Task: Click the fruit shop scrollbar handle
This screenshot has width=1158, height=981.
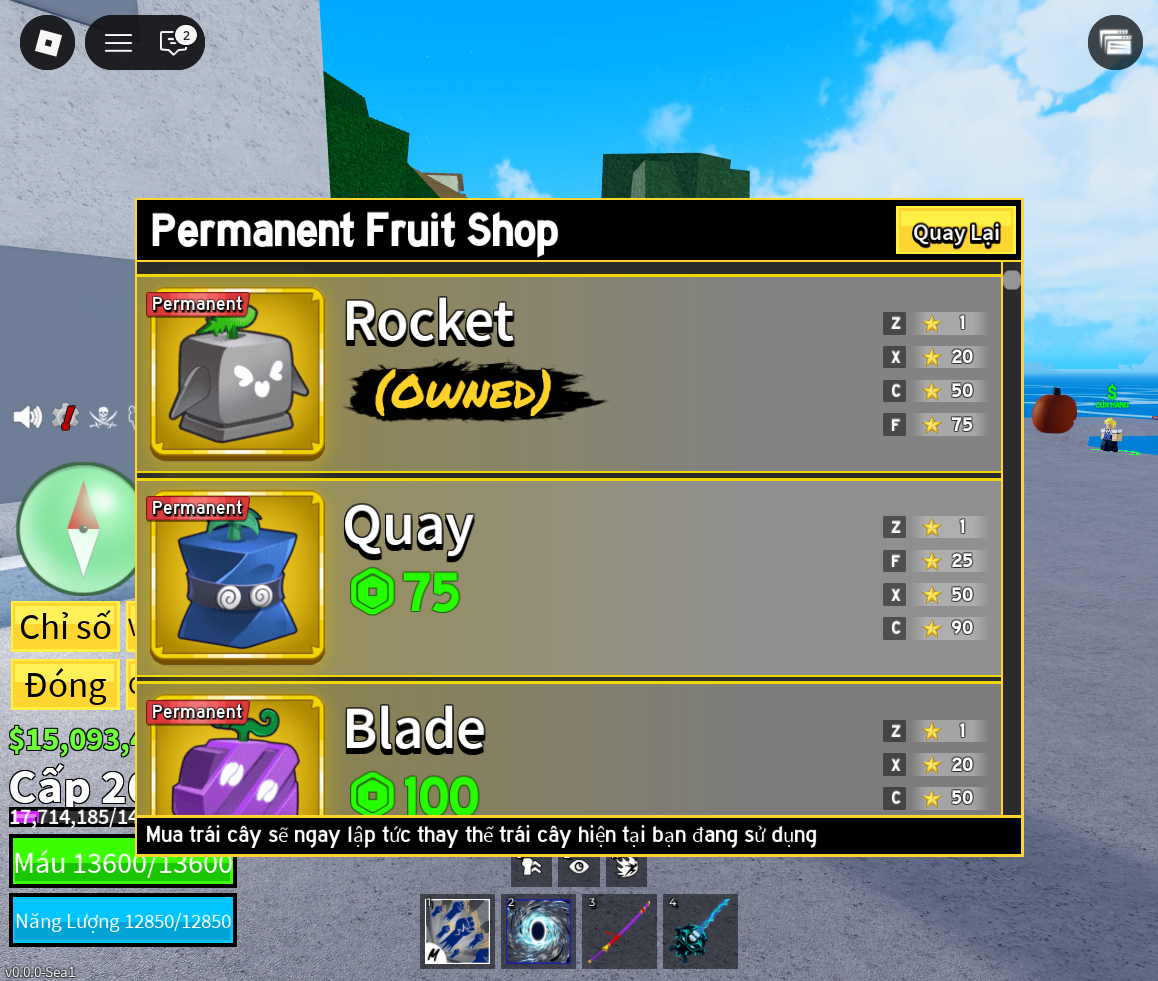Action: 1012,280
